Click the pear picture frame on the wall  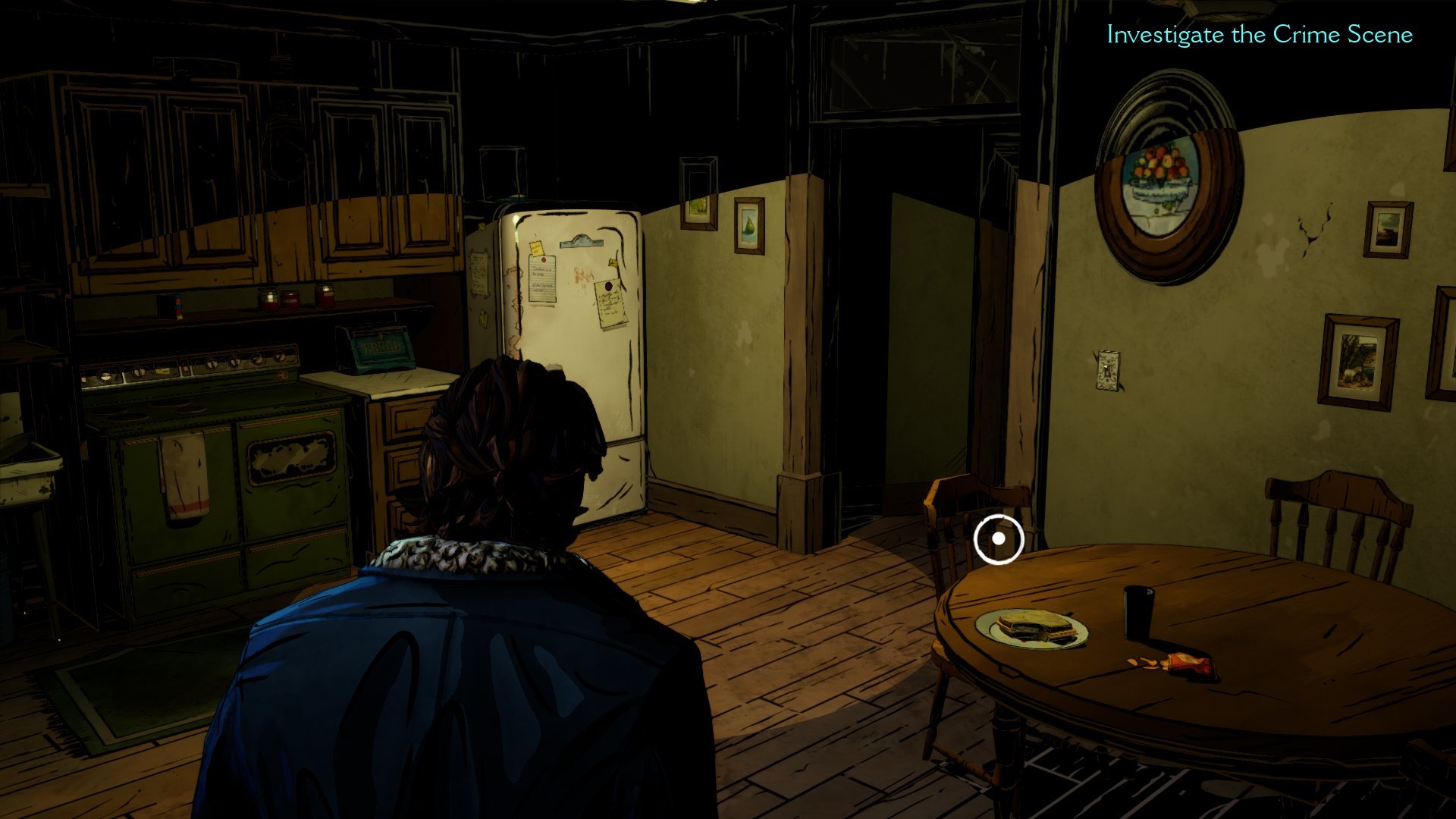751,224
